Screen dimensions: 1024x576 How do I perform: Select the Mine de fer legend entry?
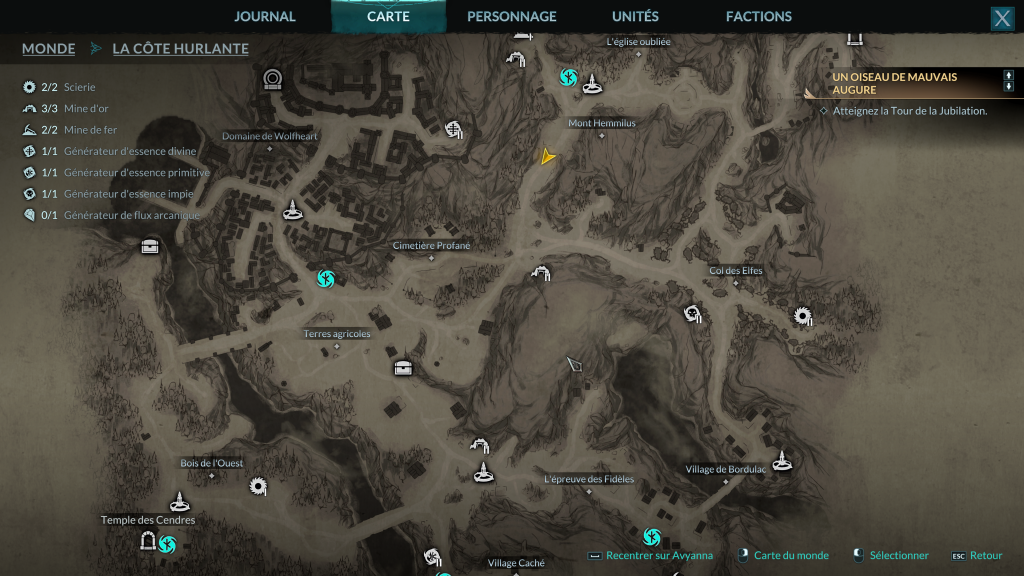[88, 130]
